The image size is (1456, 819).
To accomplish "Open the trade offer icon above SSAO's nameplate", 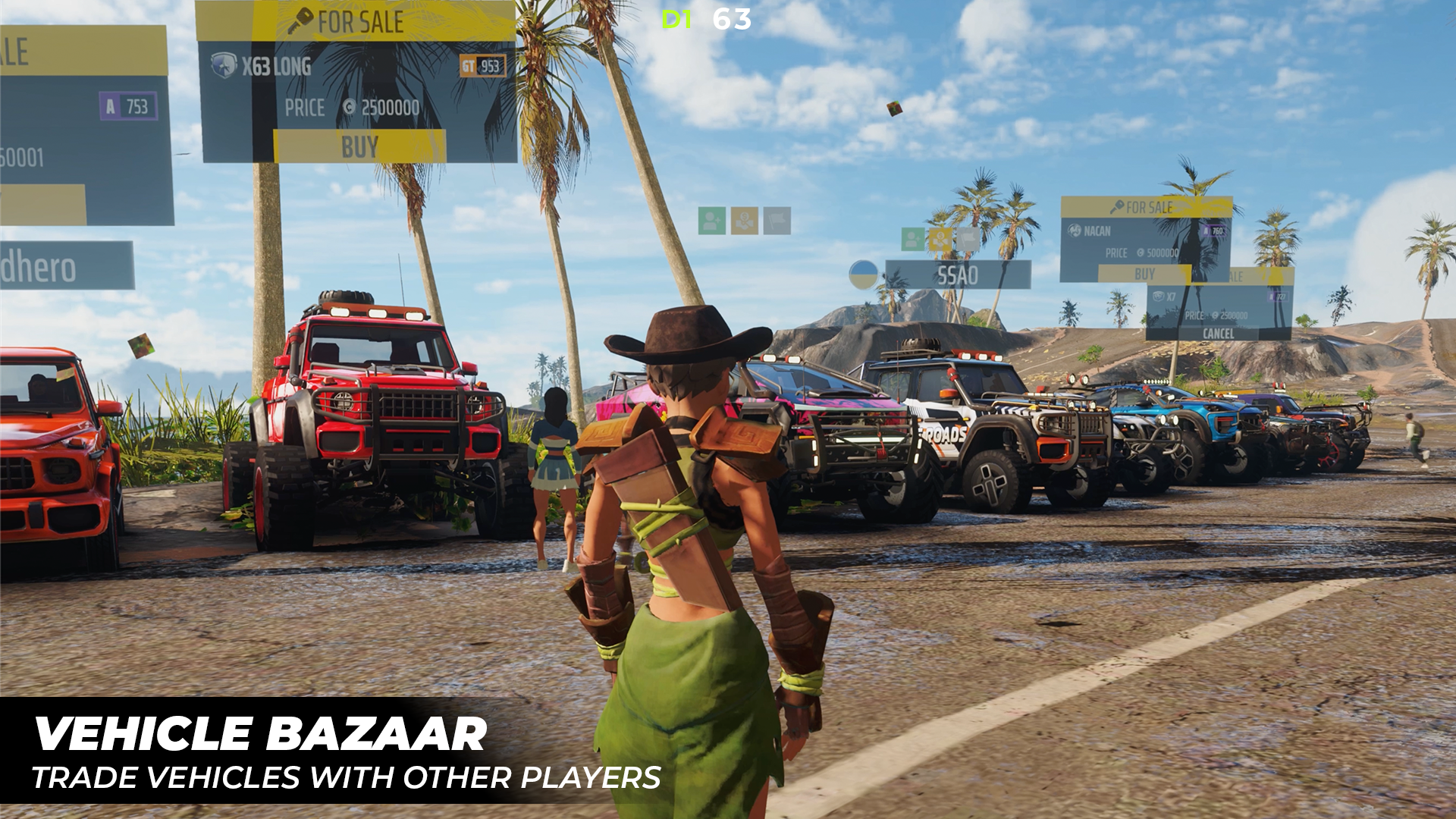I will (x=940, y=239).
